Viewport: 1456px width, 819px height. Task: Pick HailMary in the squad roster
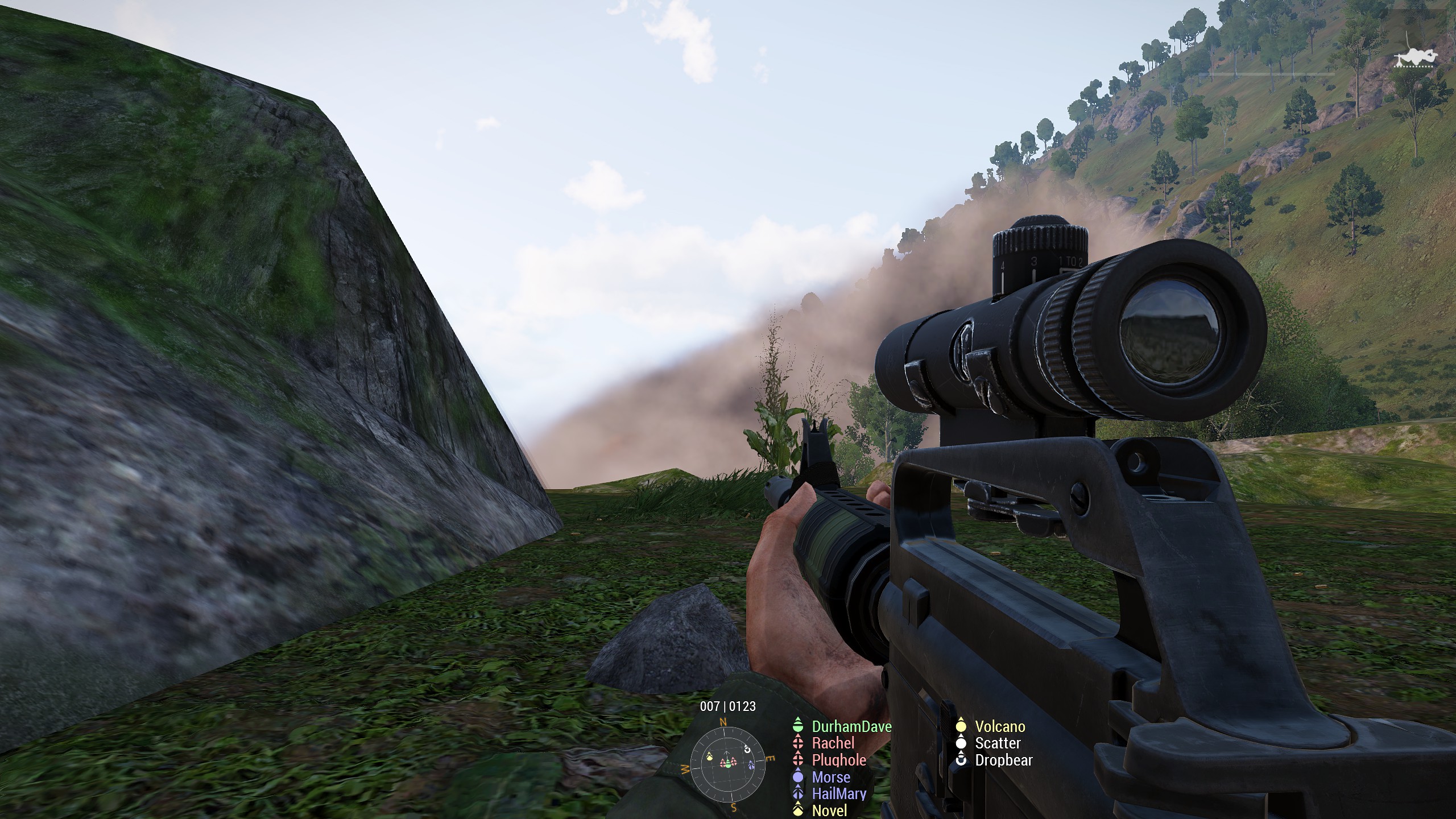(839, 793)
